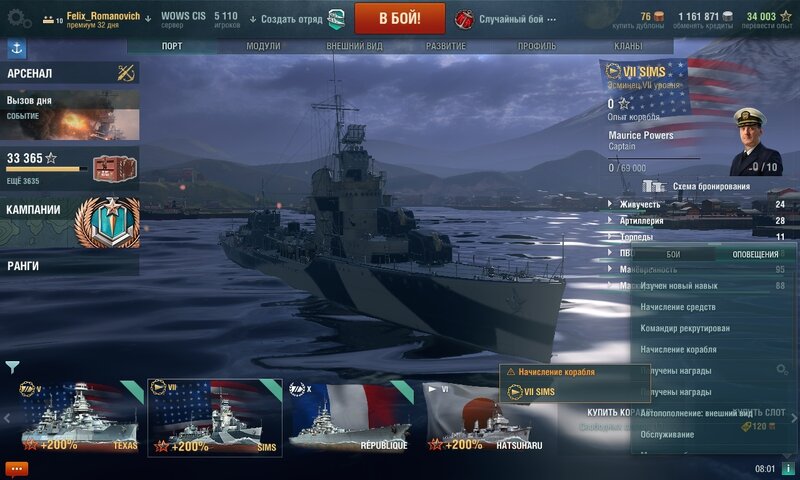
Task: Show the ПРОФИЛЬ tab
Action: pos(537,46)
